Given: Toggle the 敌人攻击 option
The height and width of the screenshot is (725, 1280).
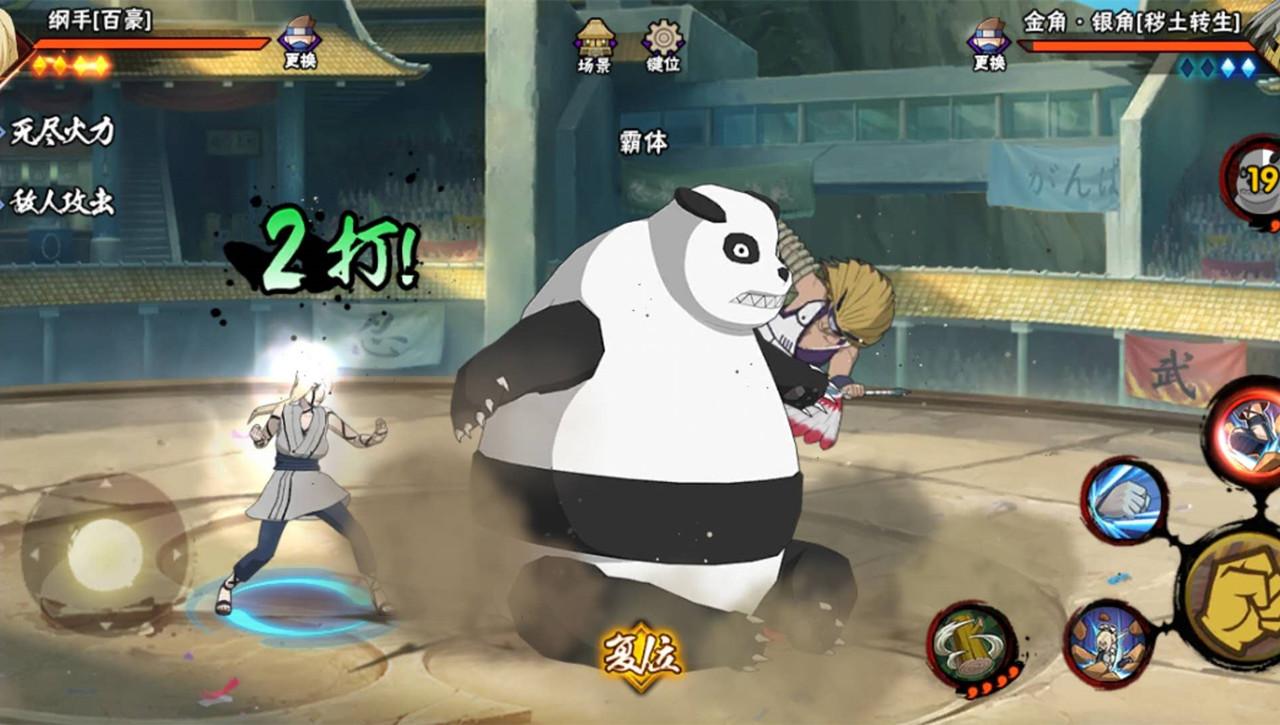Looking at the screenshot, I should coord(62,202).
